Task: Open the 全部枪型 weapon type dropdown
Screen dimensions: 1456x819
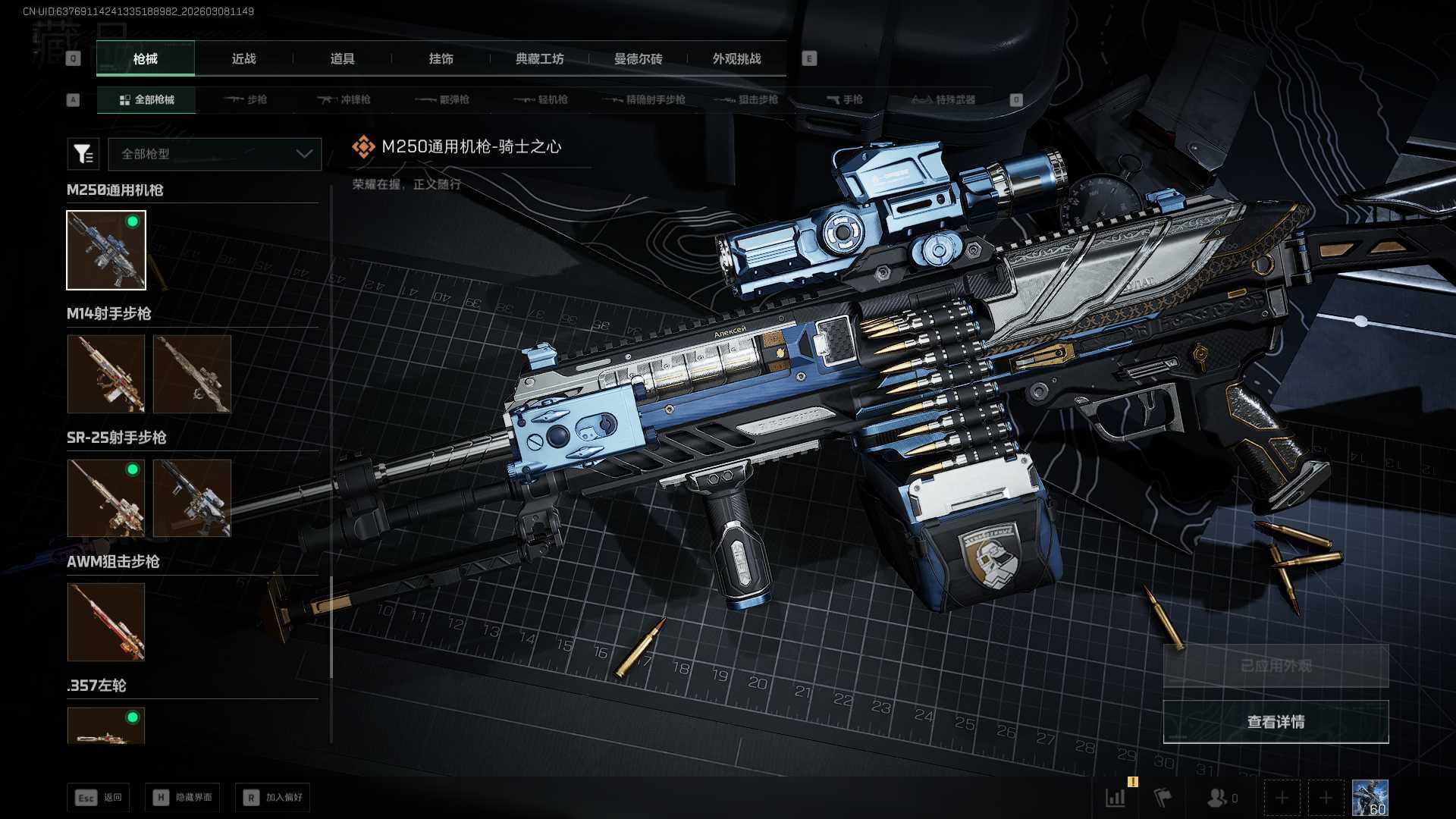Action: click(215, 154)
